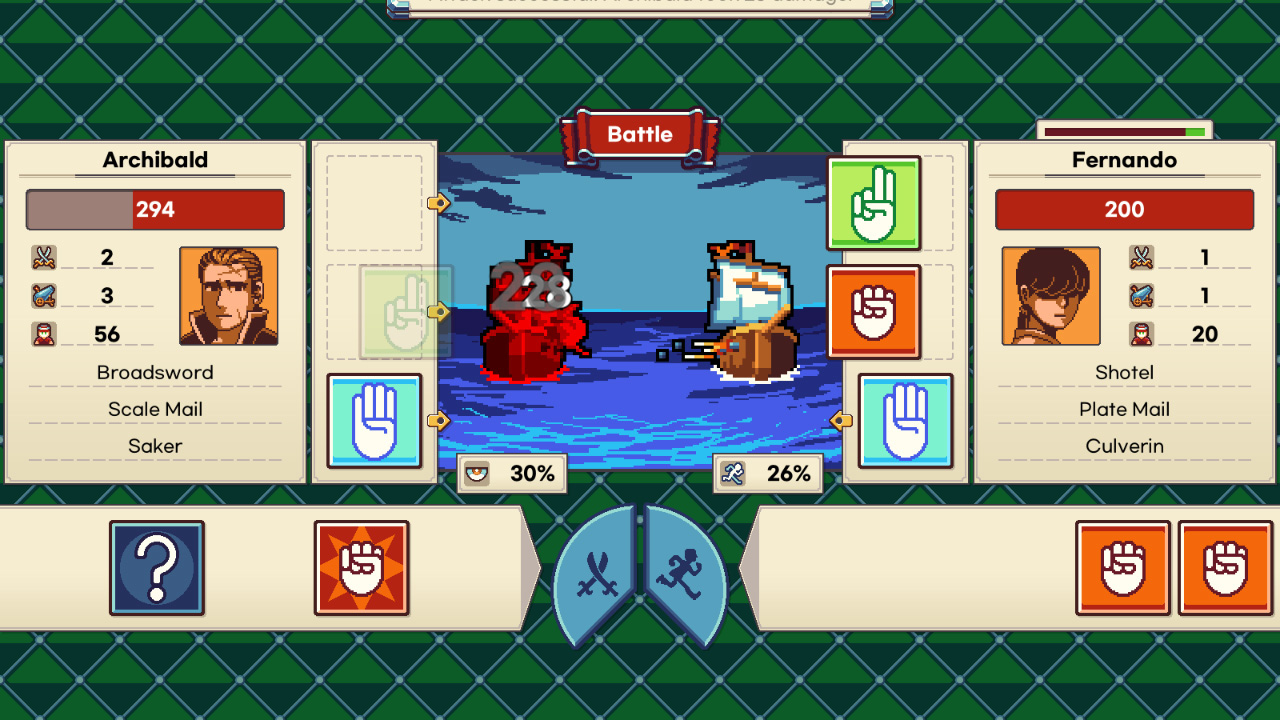Viewport: 1280px width, 720px height.
Task: Click Fernando's portrait thumbnail
Action: click(1051, 295)
